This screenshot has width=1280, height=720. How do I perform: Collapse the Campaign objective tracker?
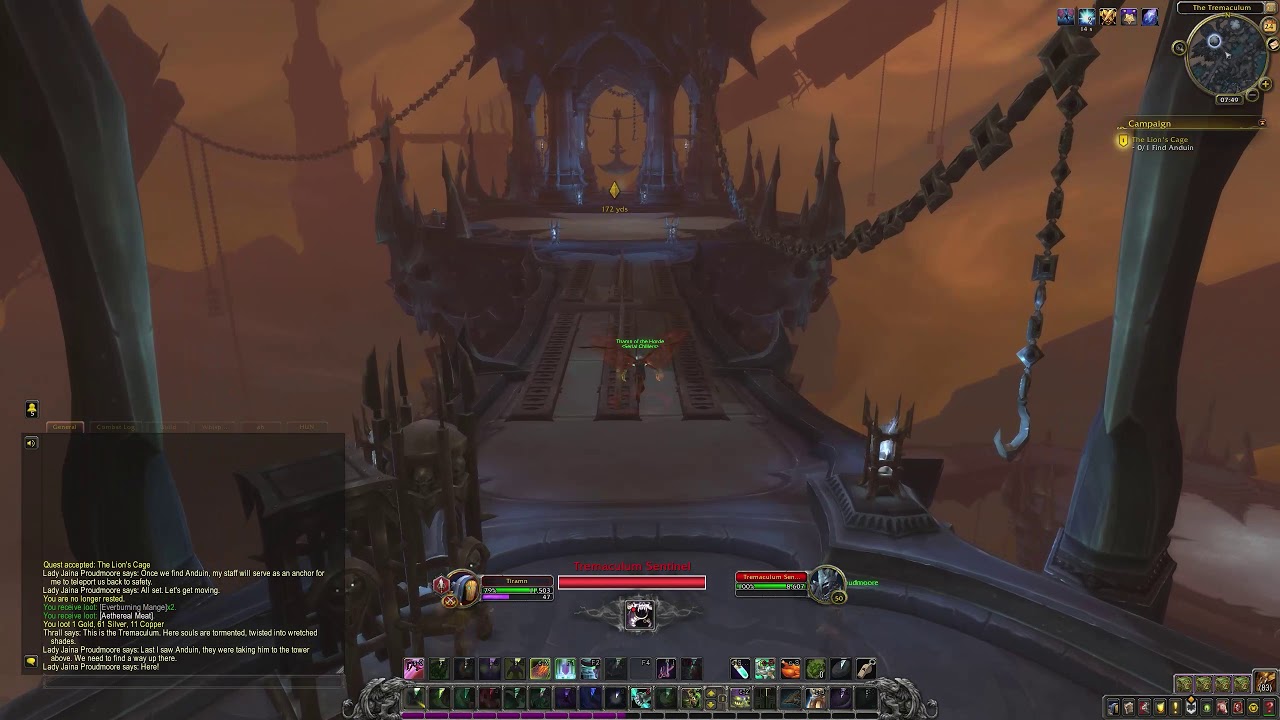click(x=1262, y=122)
